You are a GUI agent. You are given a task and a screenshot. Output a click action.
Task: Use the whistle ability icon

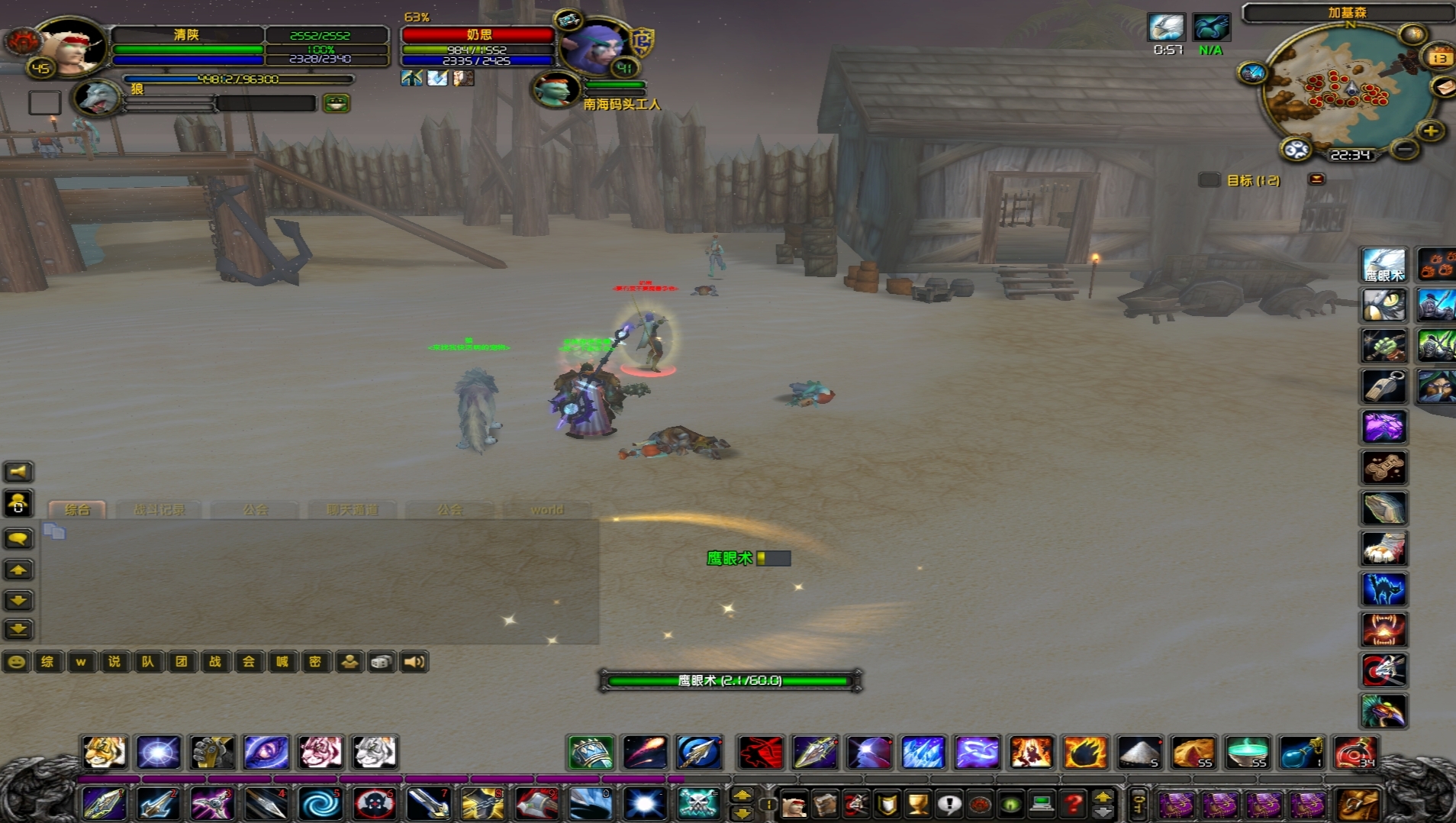click(1384, 386)
